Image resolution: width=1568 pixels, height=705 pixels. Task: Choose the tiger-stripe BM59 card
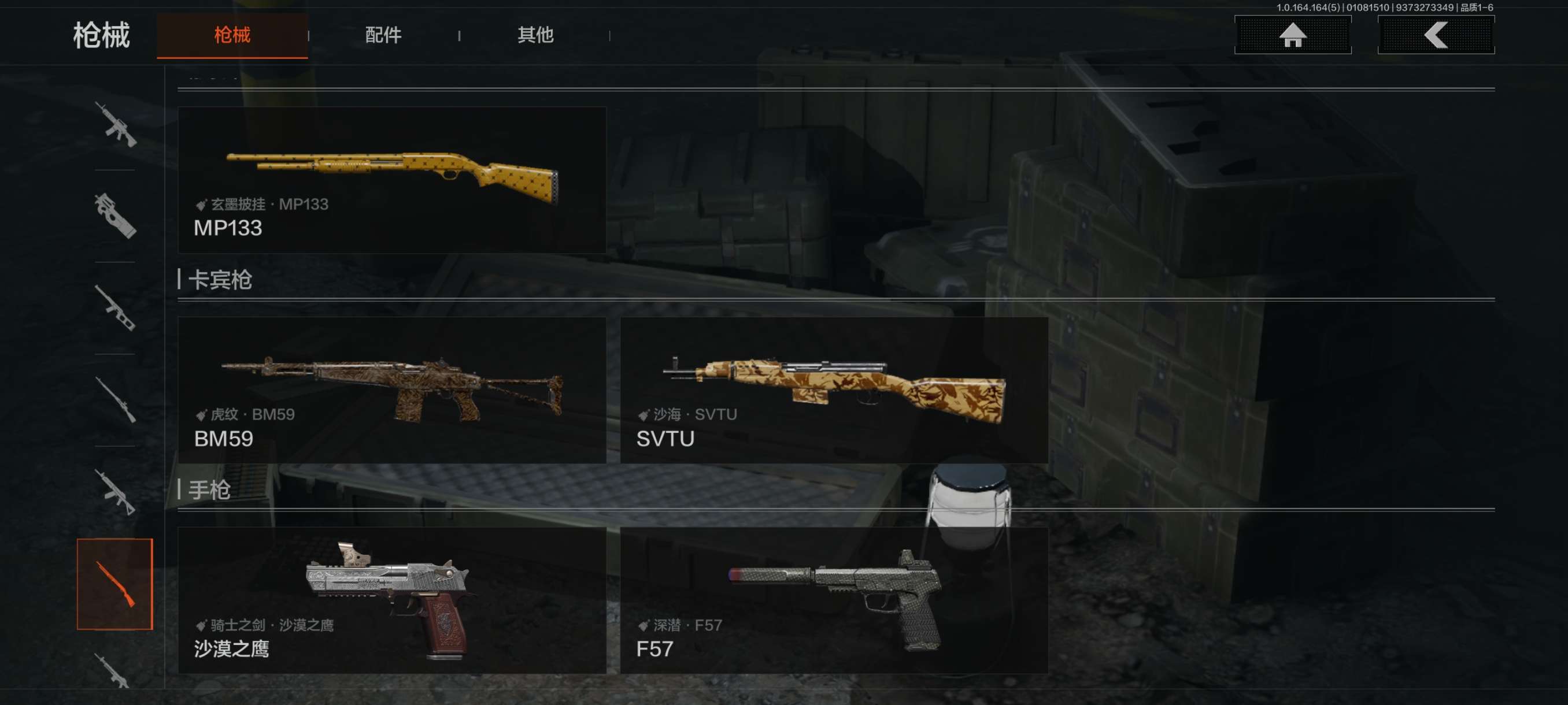(391, 390)
